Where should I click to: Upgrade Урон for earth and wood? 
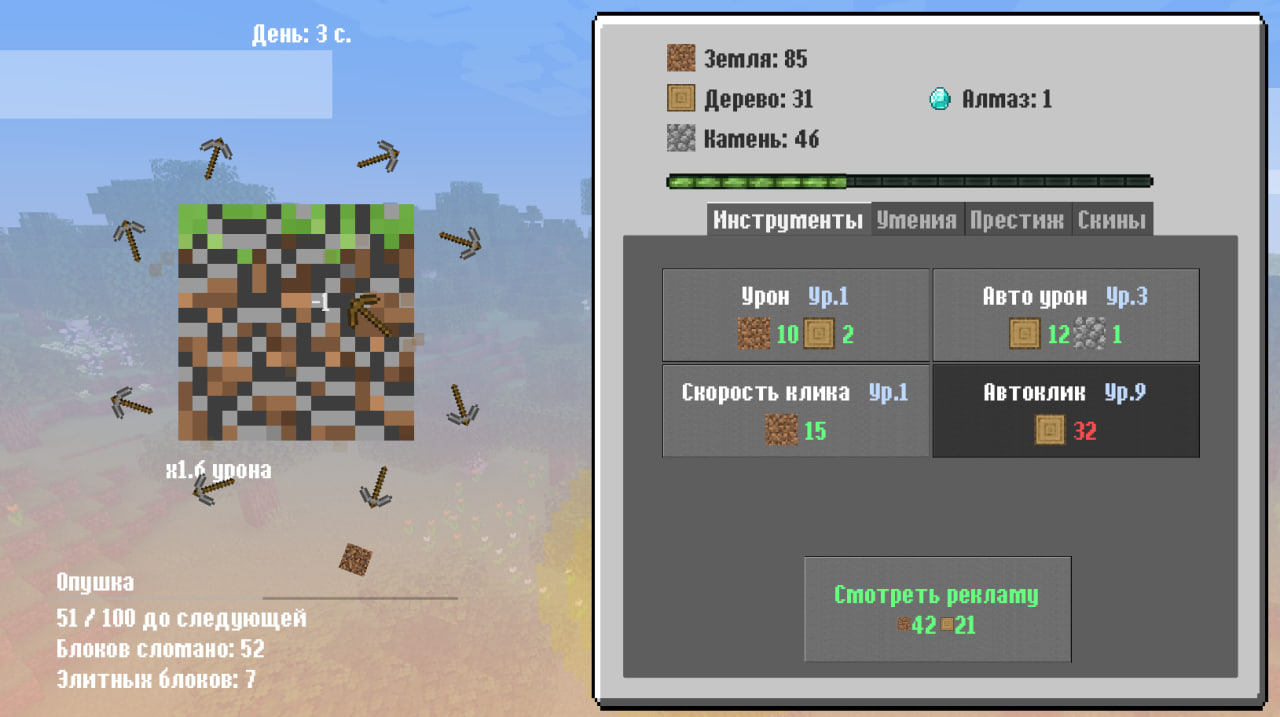796,315
